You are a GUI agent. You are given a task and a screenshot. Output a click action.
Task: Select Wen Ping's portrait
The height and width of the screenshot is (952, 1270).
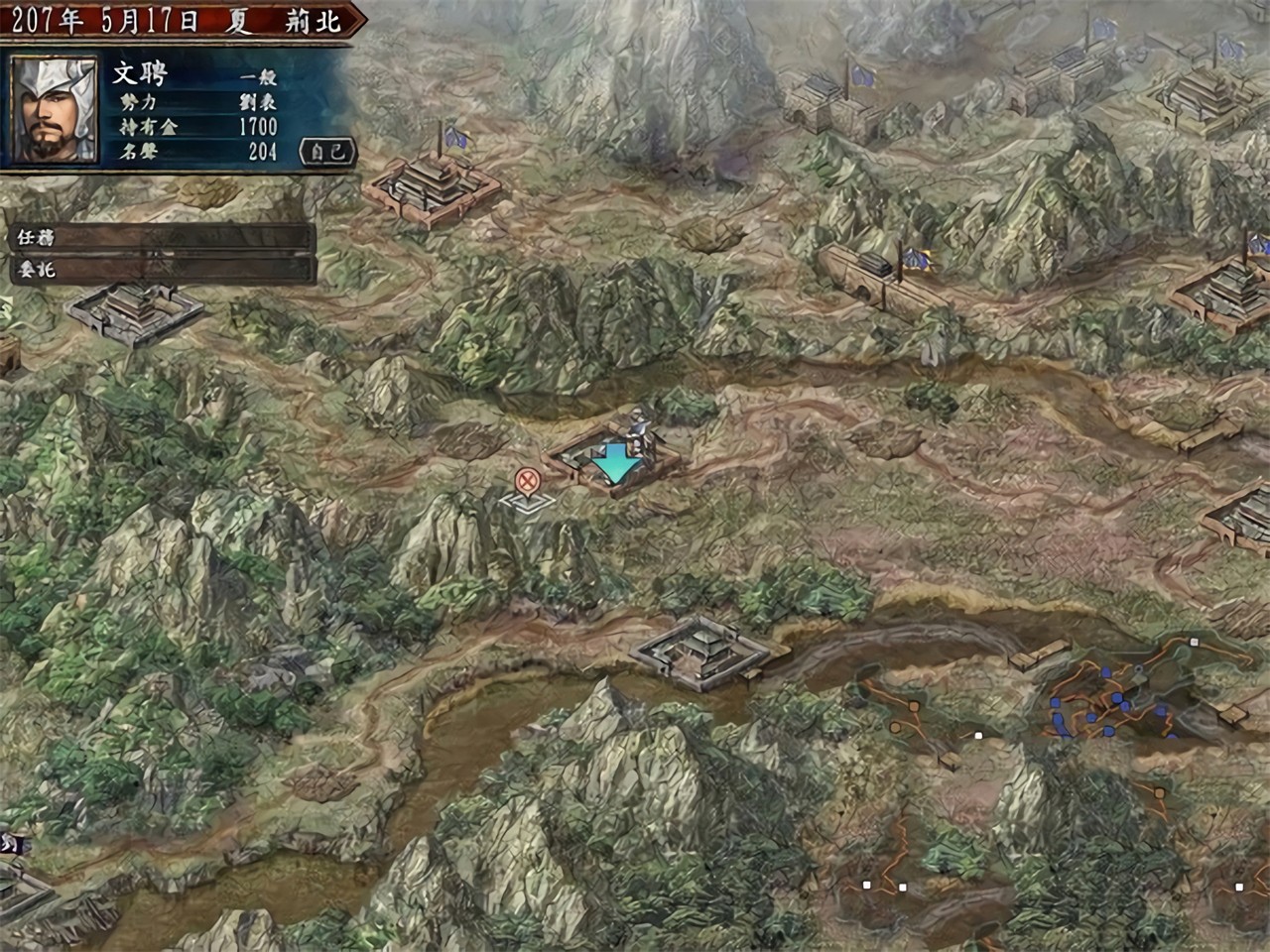[55, 108]
